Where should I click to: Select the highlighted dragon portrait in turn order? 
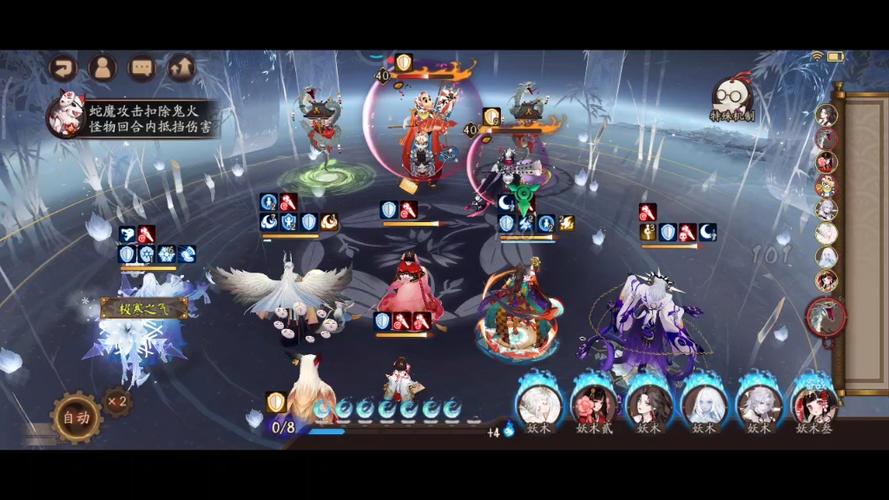coord(826,316)
